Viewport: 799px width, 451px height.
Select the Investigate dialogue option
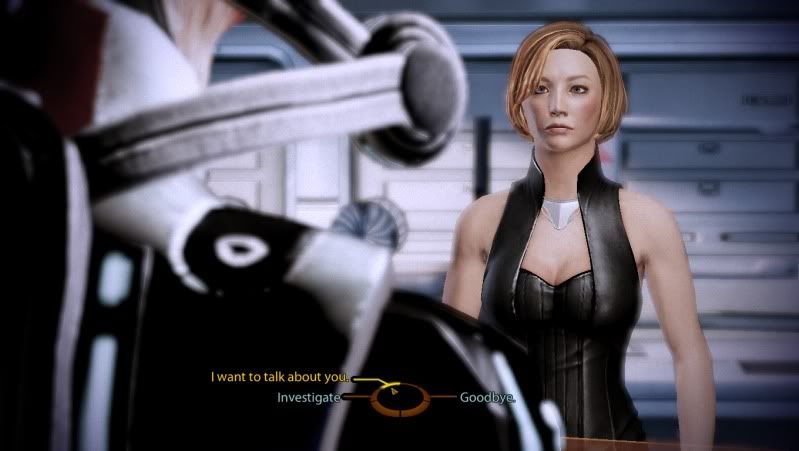(309, 397)
